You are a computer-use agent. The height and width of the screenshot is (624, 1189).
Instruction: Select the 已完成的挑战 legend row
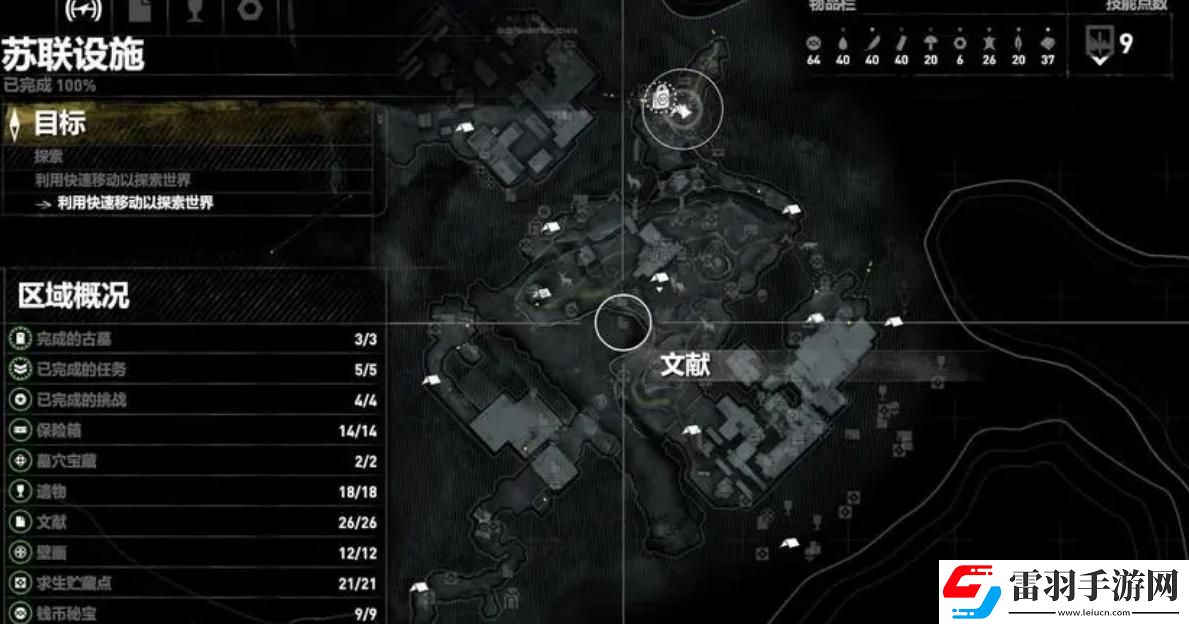click(190, 400)
